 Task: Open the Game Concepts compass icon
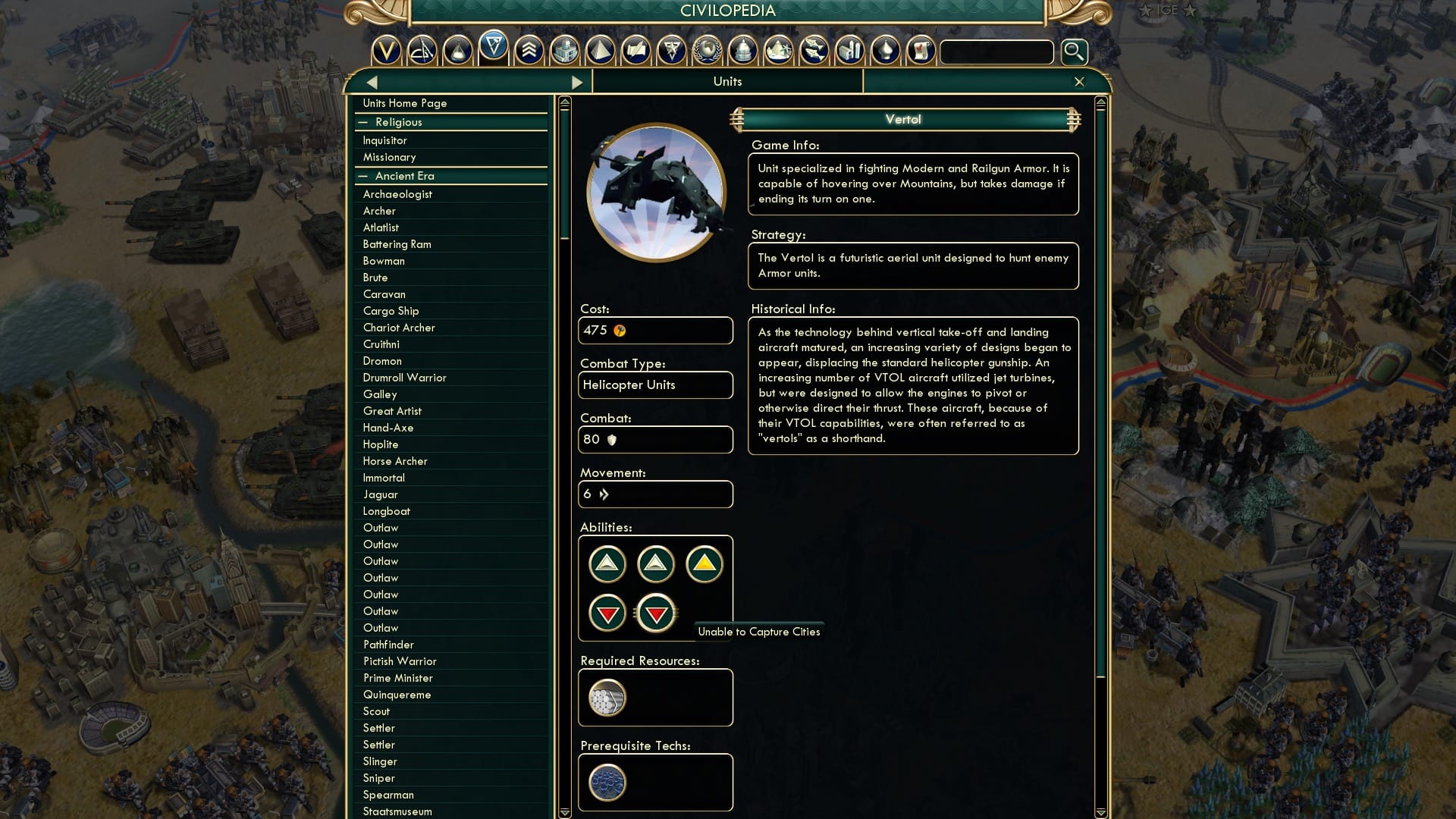click(422, 51)
